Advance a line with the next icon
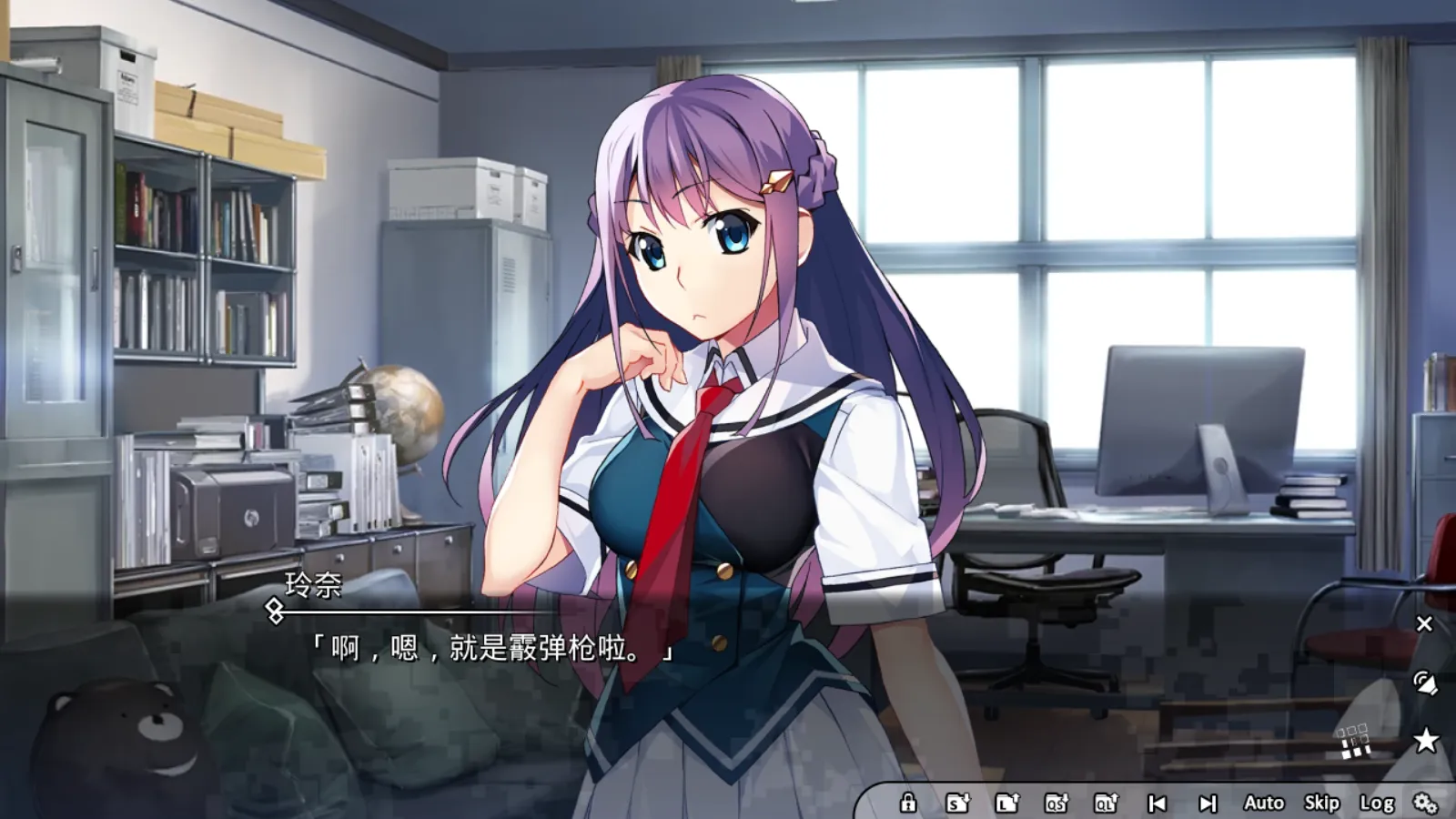This screenshot has width=1456, height=819. 1208,804
